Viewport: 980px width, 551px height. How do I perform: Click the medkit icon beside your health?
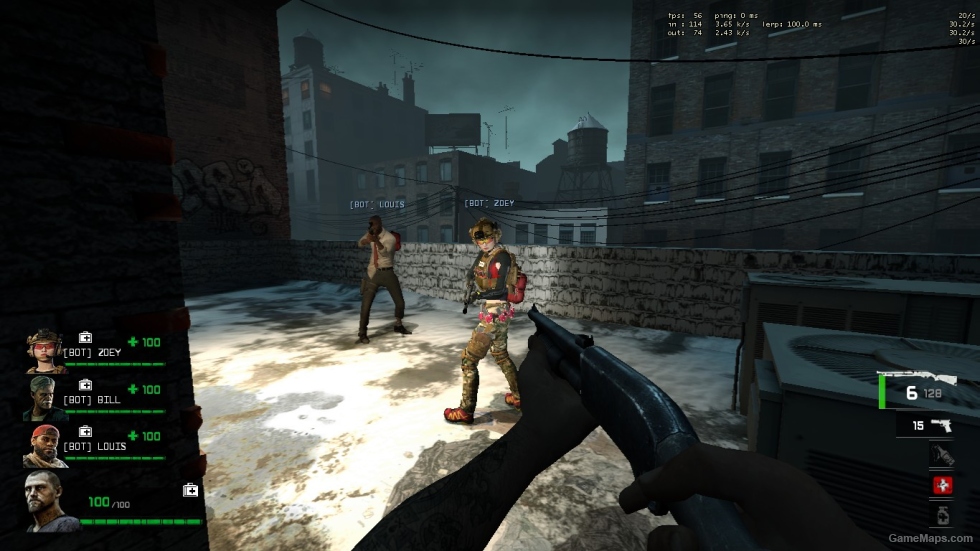pyautogui.click(x=190, y=489)
